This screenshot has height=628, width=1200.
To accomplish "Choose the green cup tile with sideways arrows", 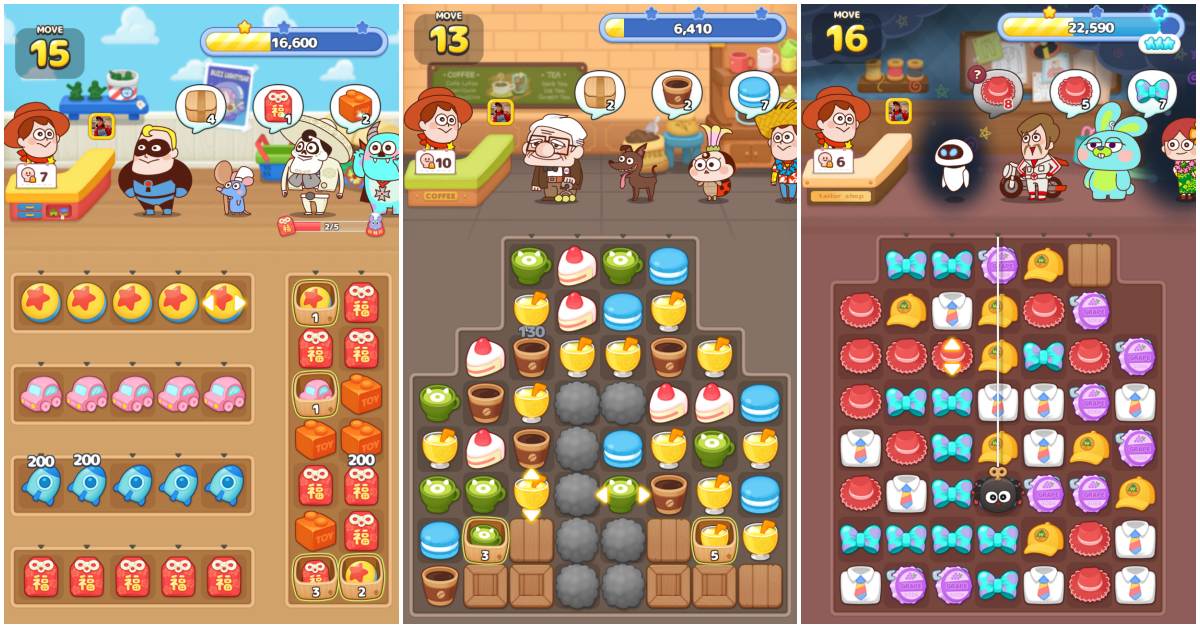I will 622,493.
